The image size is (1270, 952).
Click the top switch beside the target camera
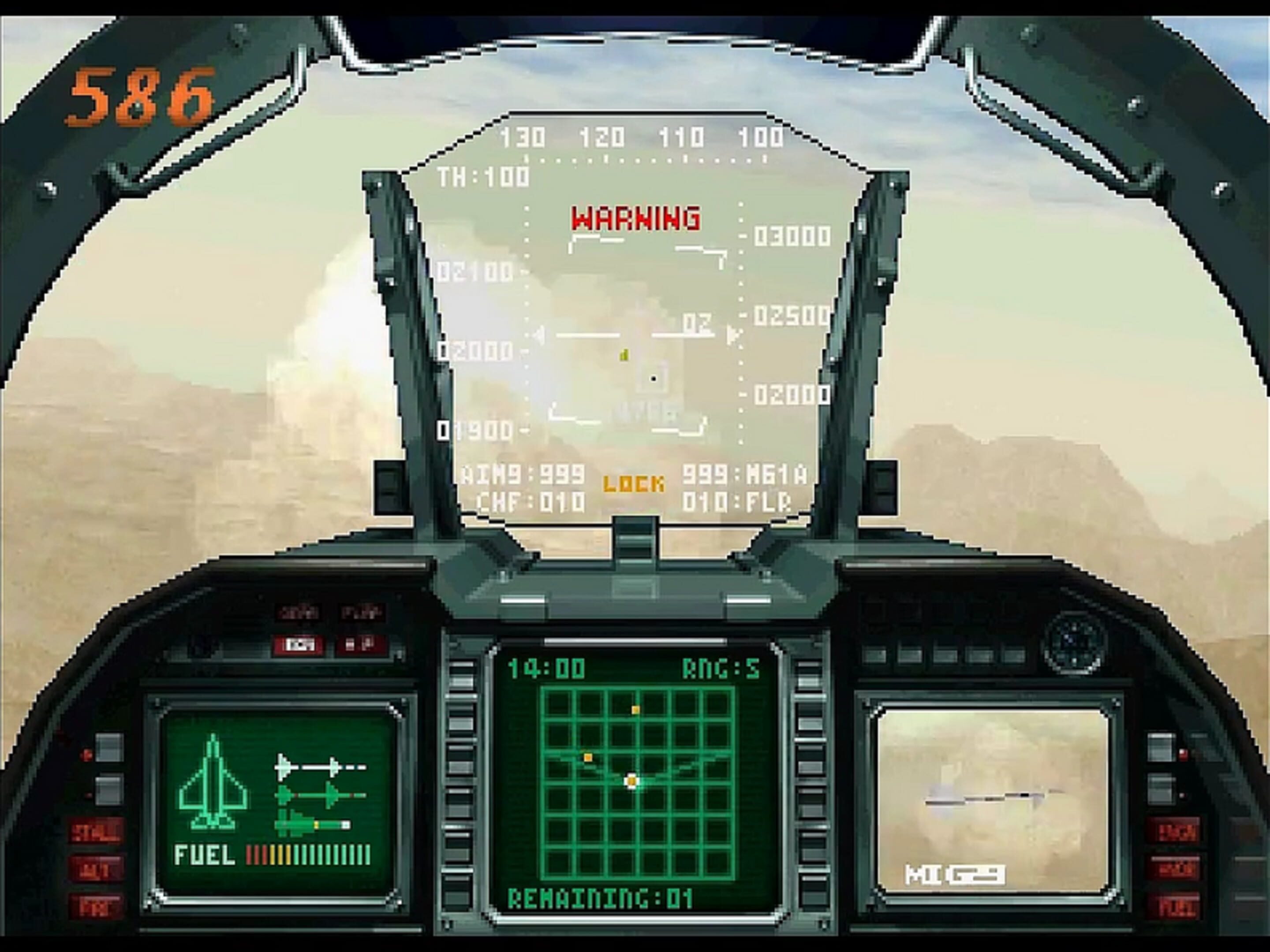(1161, 747)
